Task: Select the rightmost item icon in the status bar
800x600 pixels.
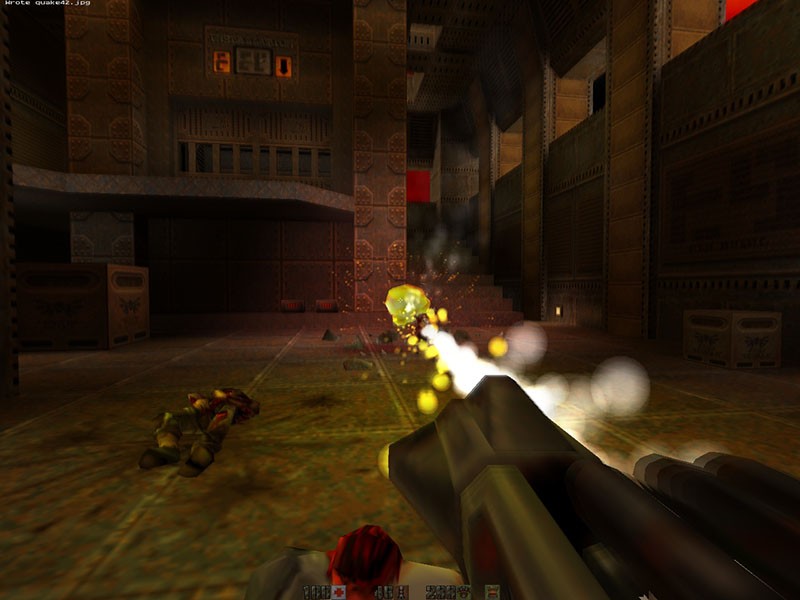Action: pyautogui.click(x=493, y=592)
